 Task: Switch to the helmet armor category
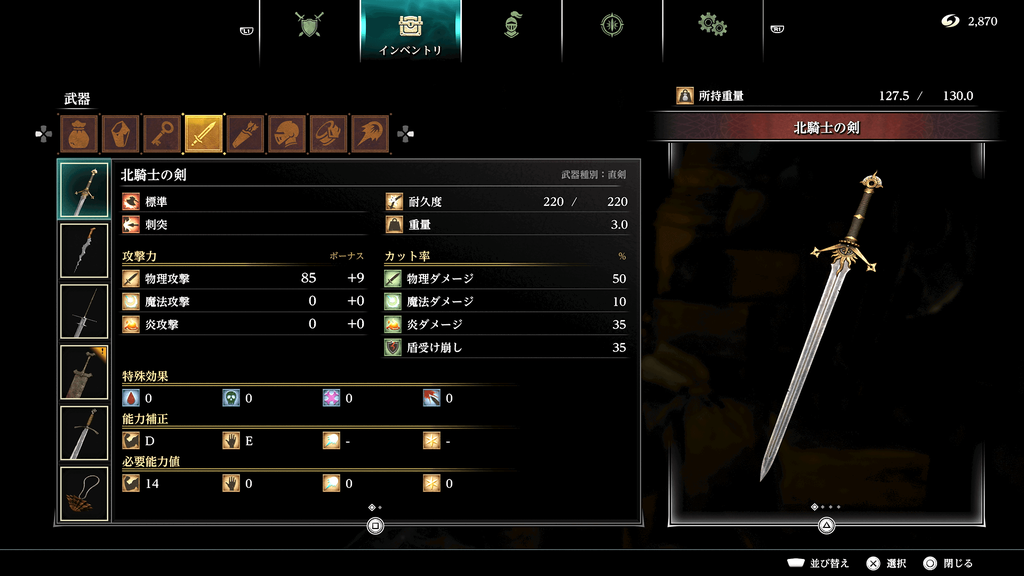click(x=287, y=134)
